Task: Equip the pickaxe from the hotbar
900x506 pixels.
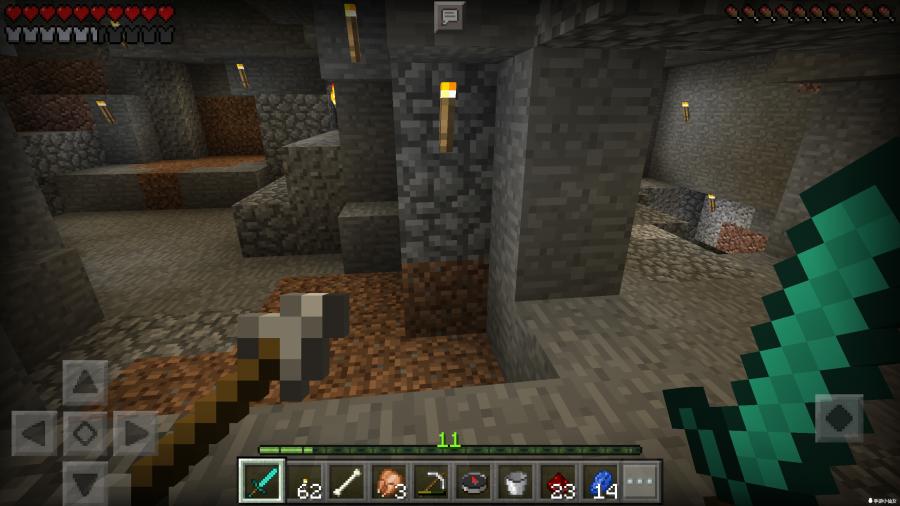Action: click(x=430, y=481)
